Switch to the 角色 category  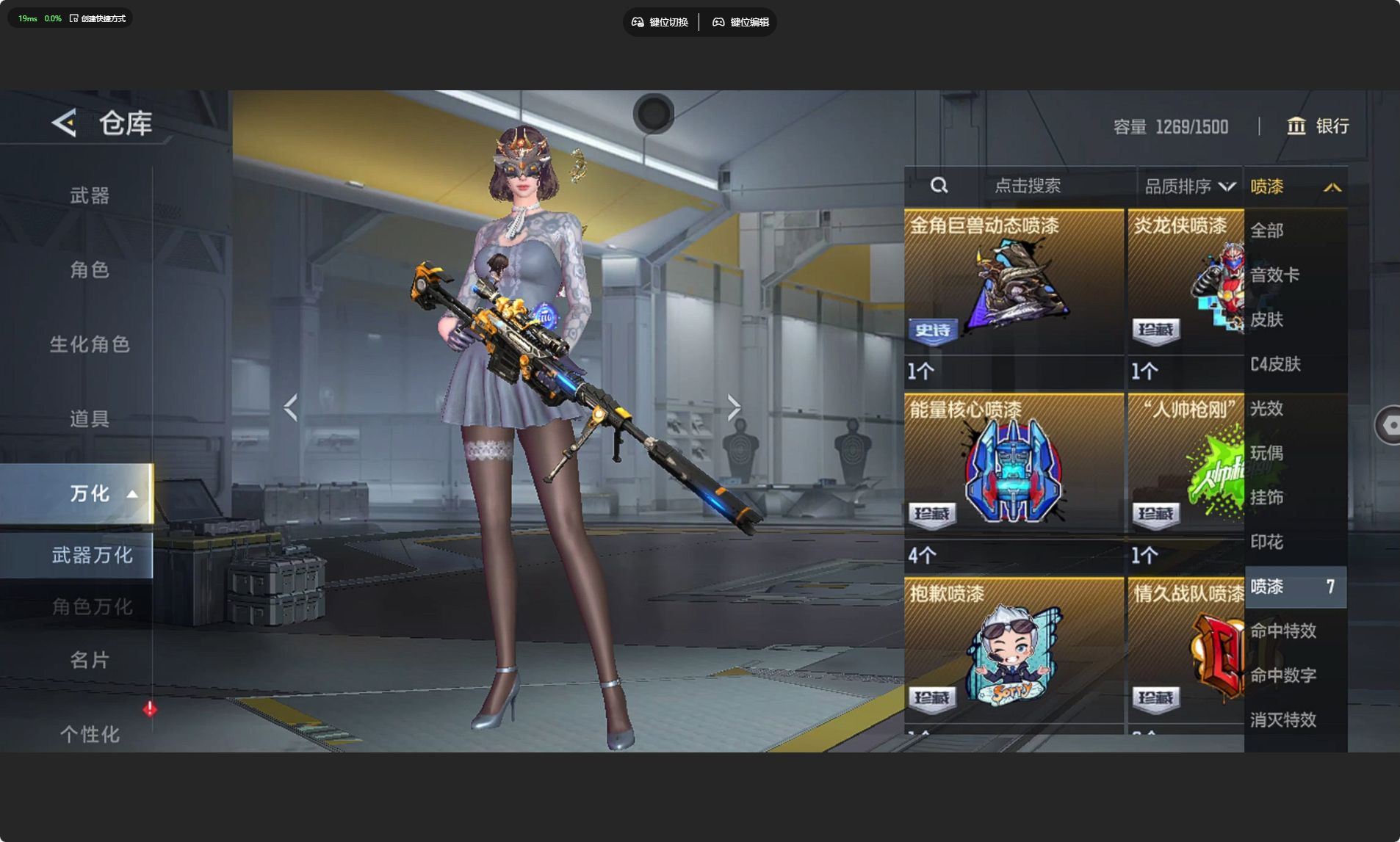(x=90, y=270)
